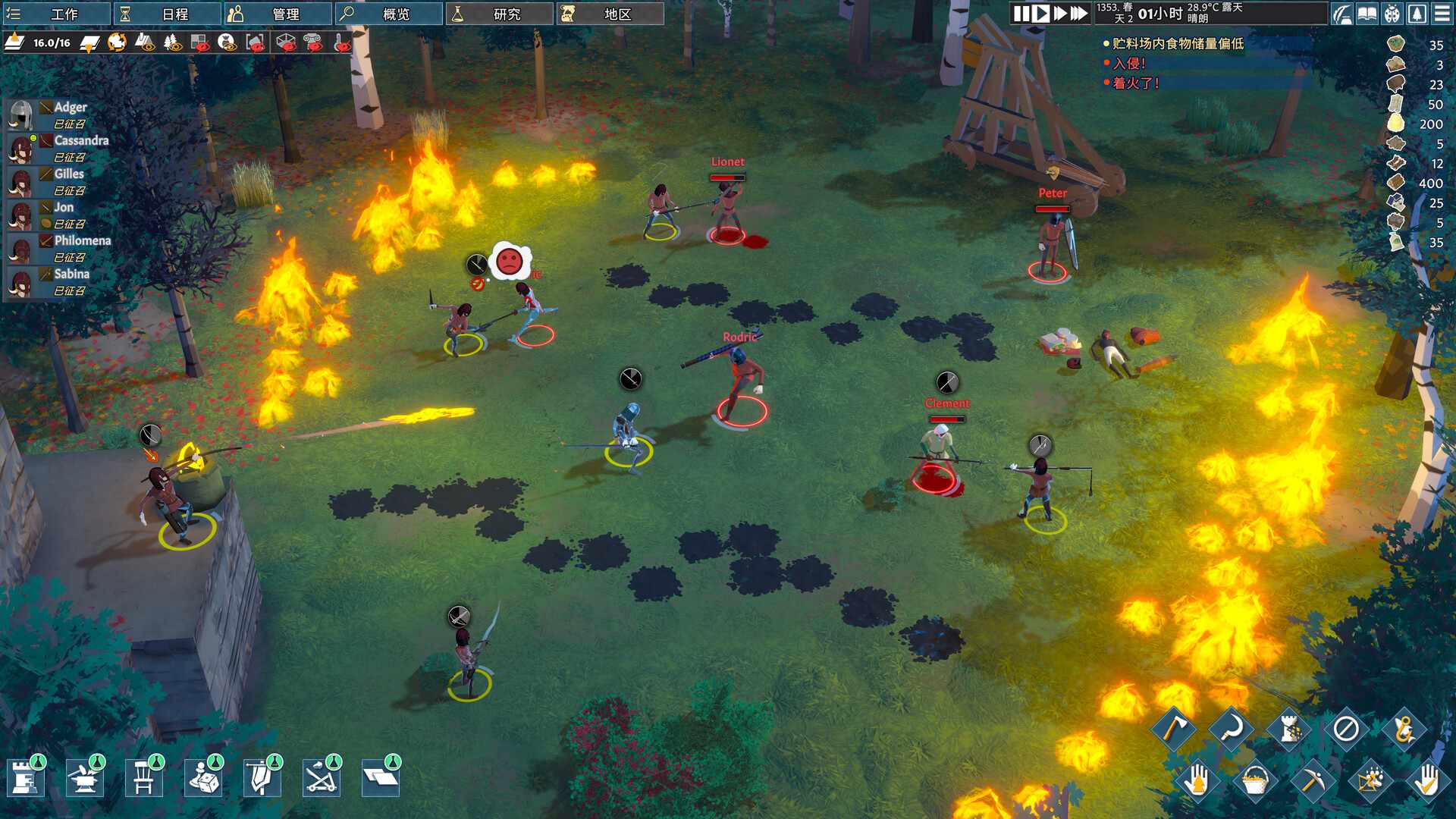Click the ladybug bug-report icon
The height and width of the screenshot is (819, 1456).
(1392, 14)
